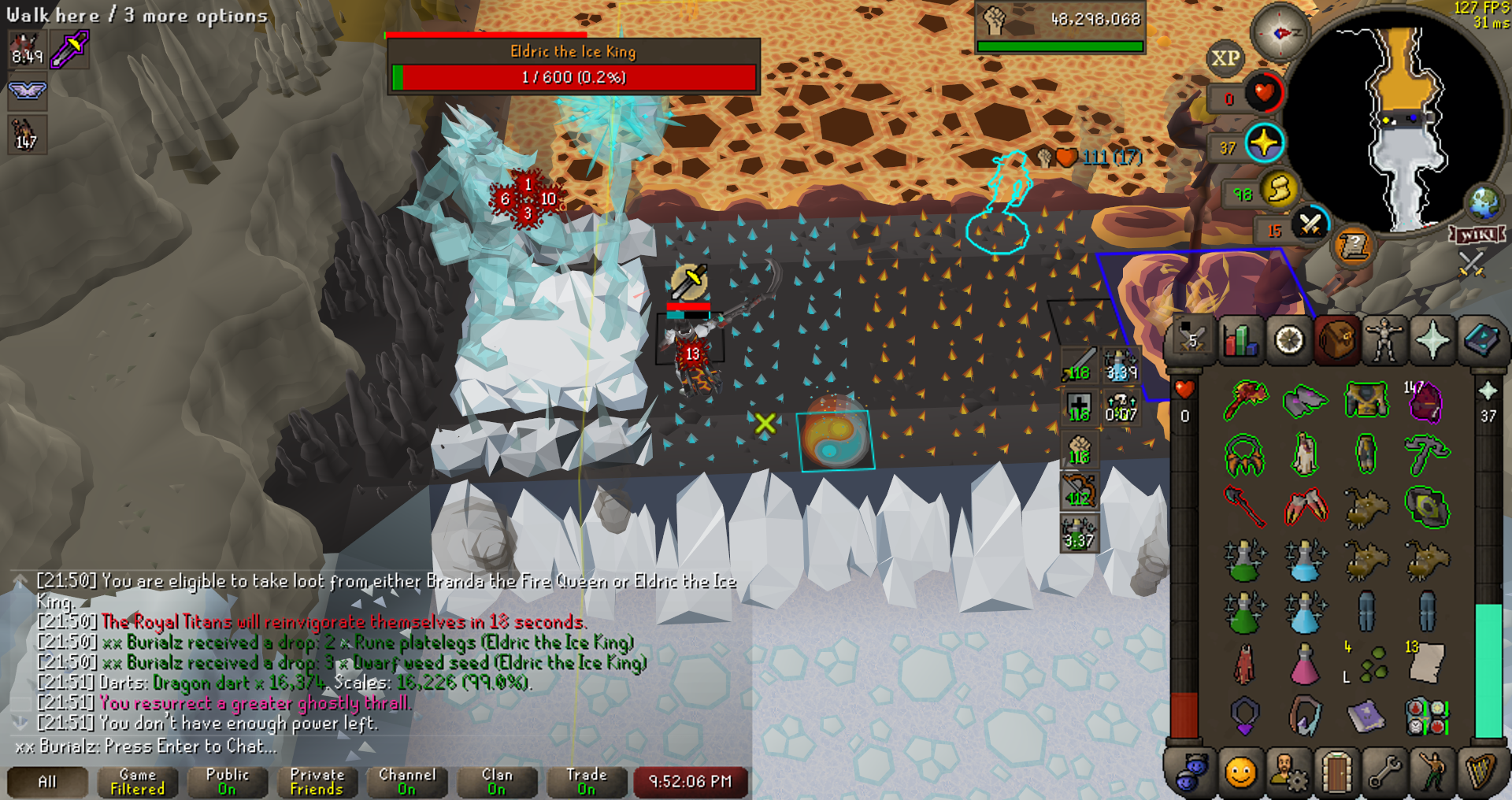This screenshot has width=1512, height=800.
Task: Select the pink potion in inventory
Action: [1305, 665]
